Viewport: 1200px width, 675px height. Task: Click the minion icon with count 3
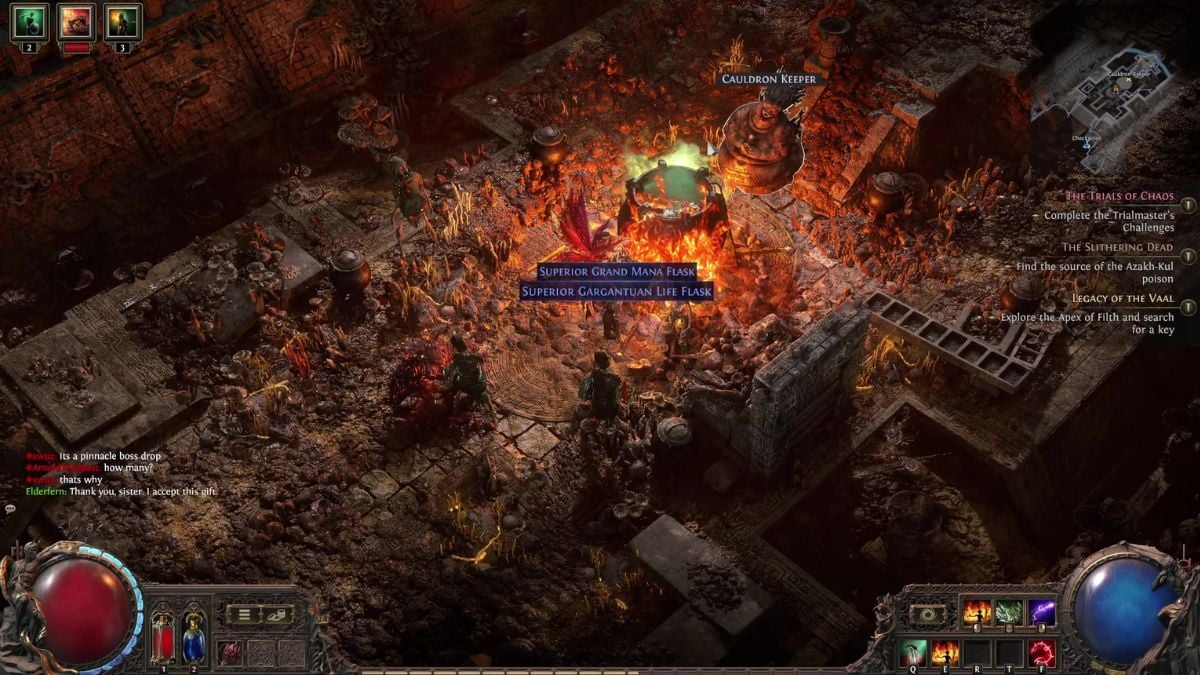point(123,21)
